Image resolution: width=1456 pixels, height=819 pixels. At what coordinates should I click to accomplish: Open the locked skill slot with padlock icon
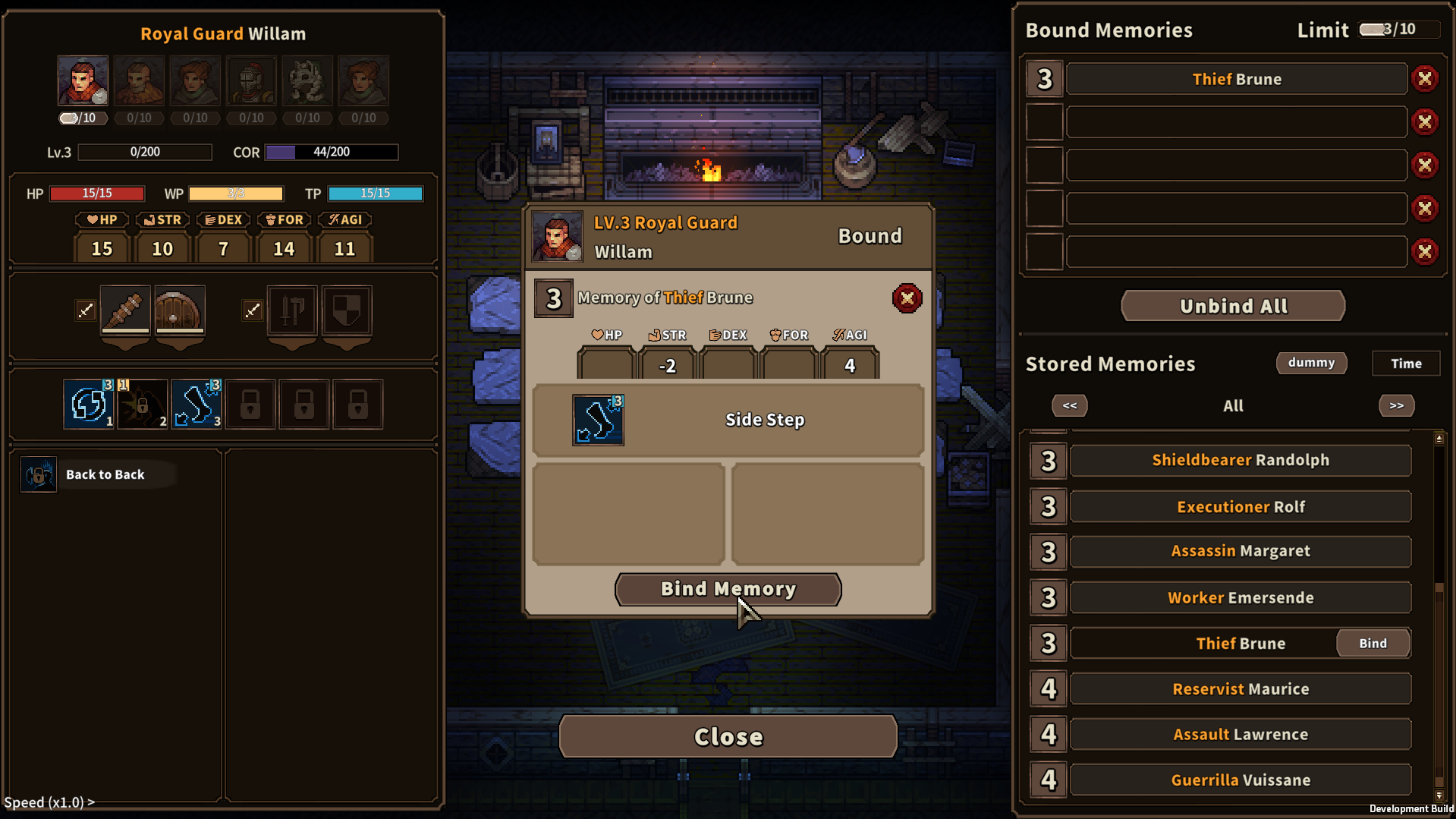point(250,404)
